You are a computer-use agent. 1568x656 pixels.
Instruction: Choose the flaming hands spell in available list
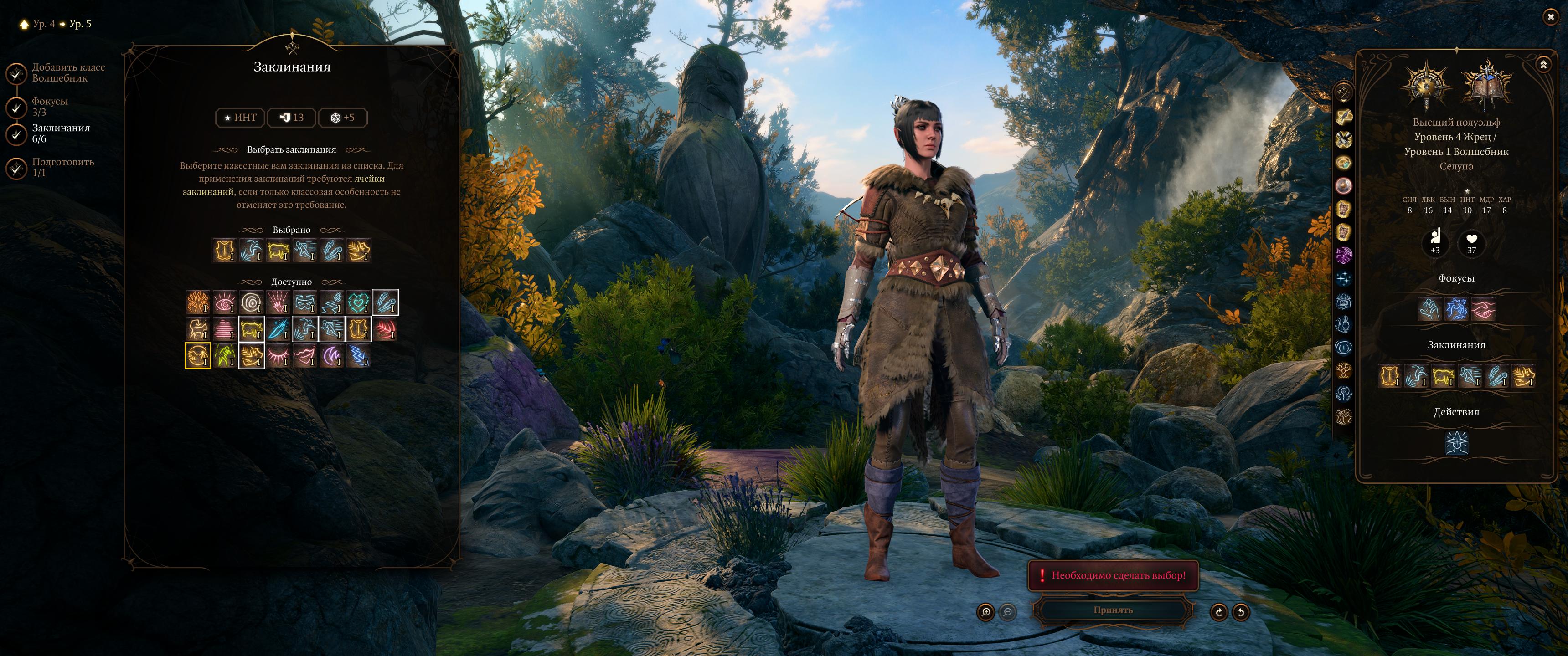(x=198, y=302)
